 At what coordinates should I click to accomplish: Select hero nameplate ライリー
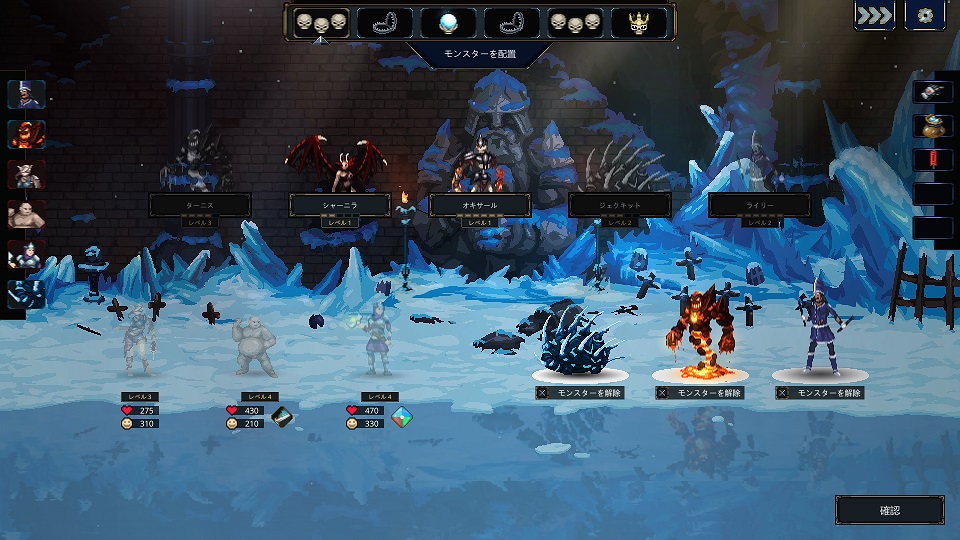(x=758, y=205)
